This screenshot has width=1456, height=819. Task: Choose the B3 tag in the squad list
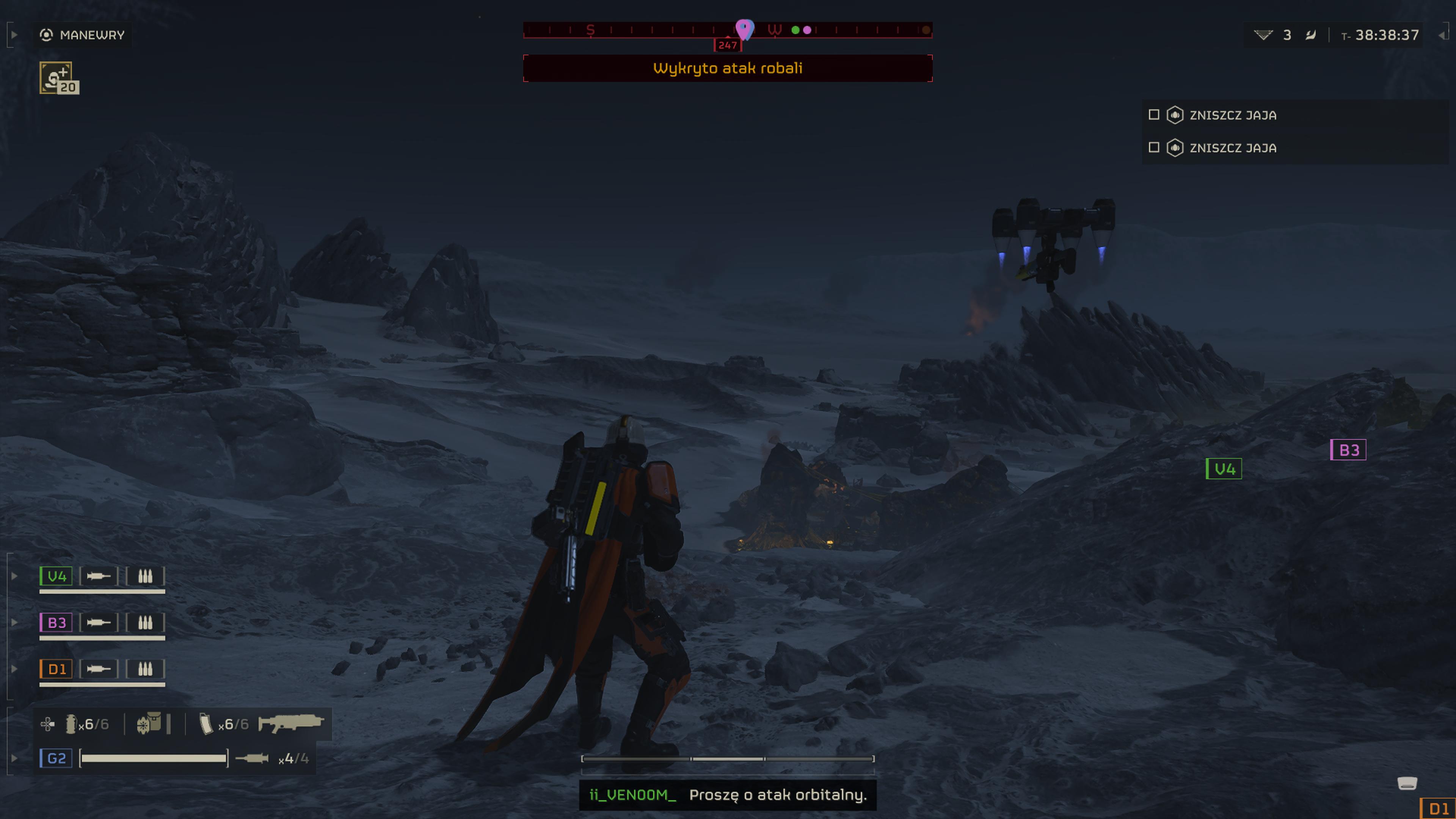point(56,622)
